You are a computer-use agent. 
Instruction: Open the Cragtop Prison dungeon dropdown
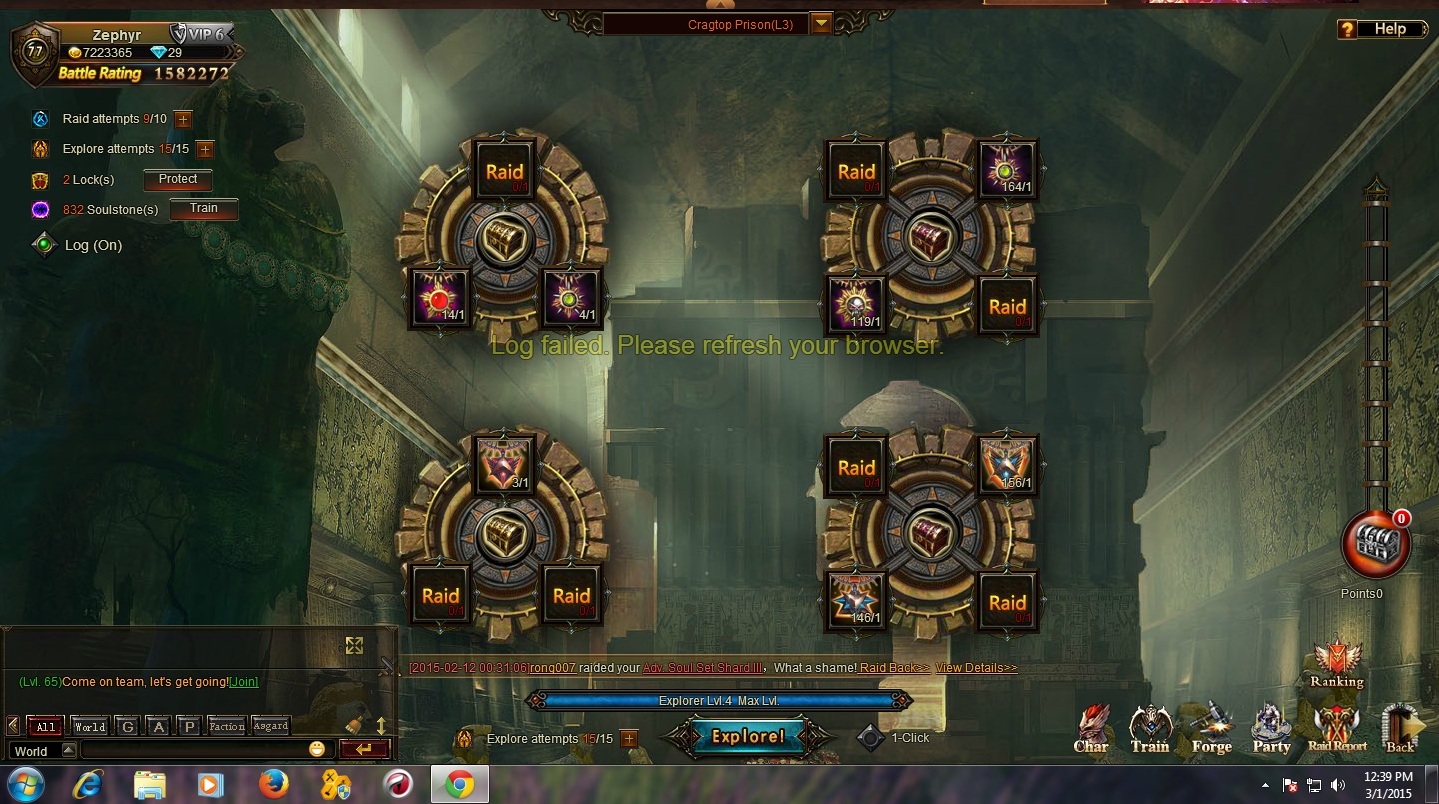[821, 24]
